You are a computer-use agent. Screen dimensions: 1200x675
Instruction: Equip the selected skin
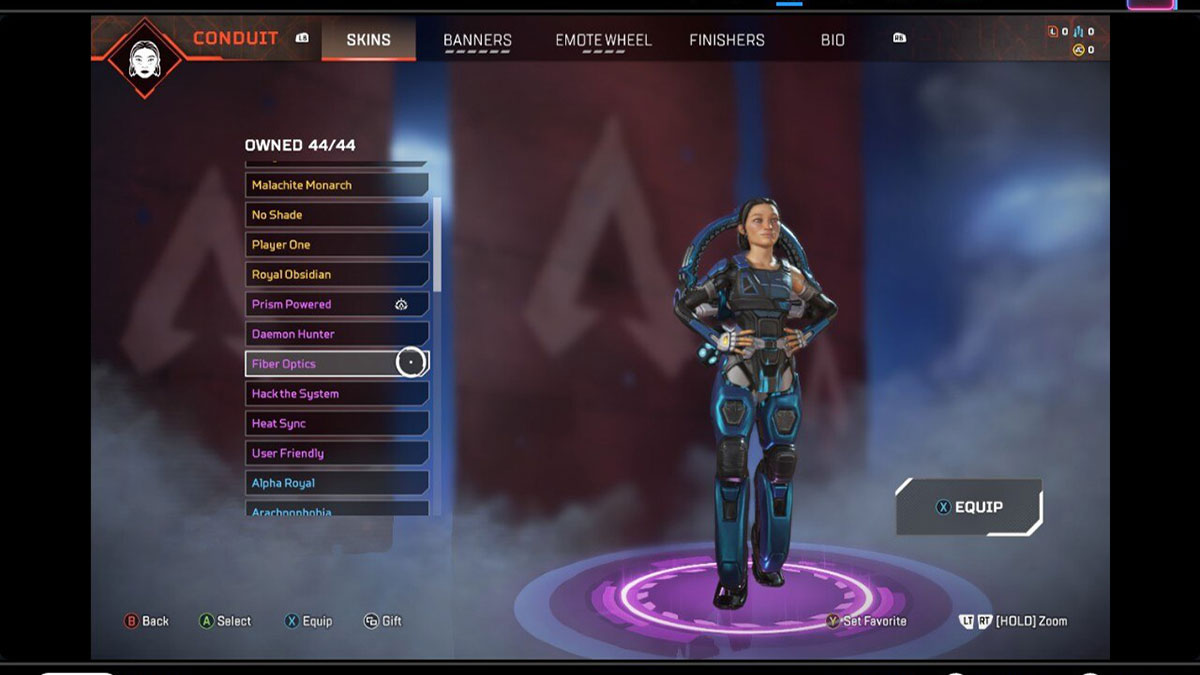(x=968, y=507)
